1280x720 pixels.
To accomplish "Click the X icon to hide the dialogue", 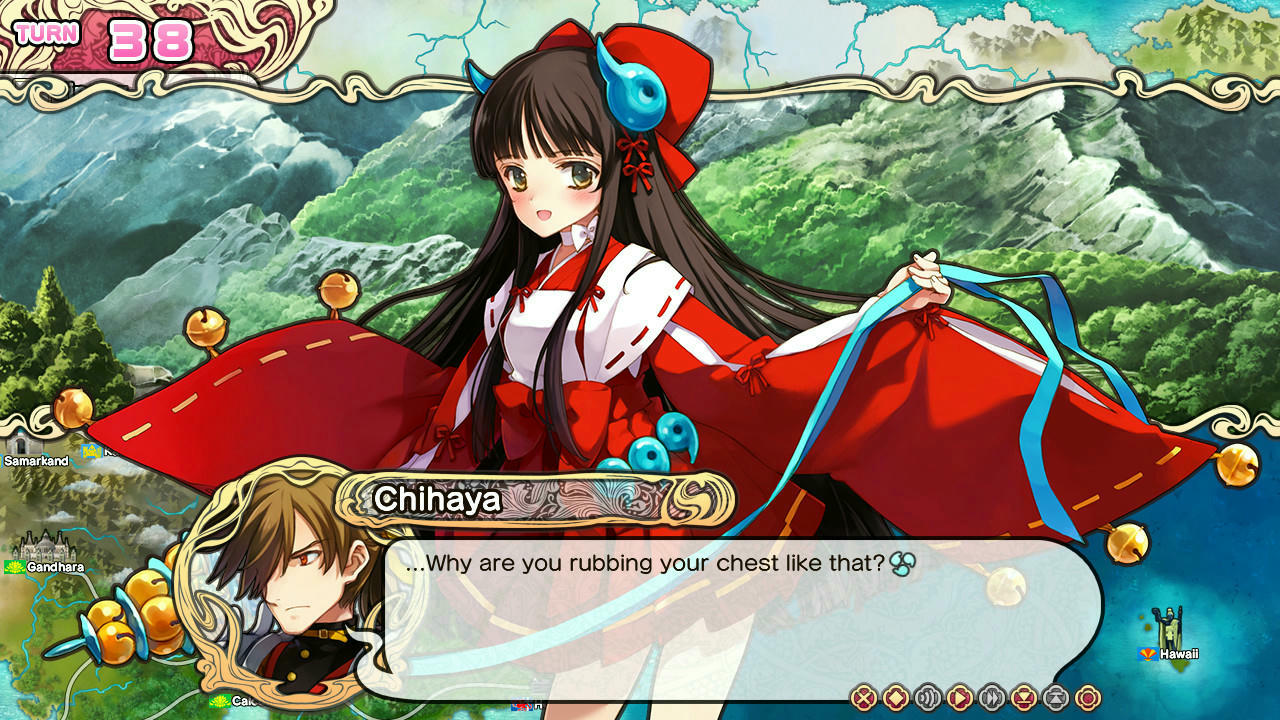I will tap(864, 698).
